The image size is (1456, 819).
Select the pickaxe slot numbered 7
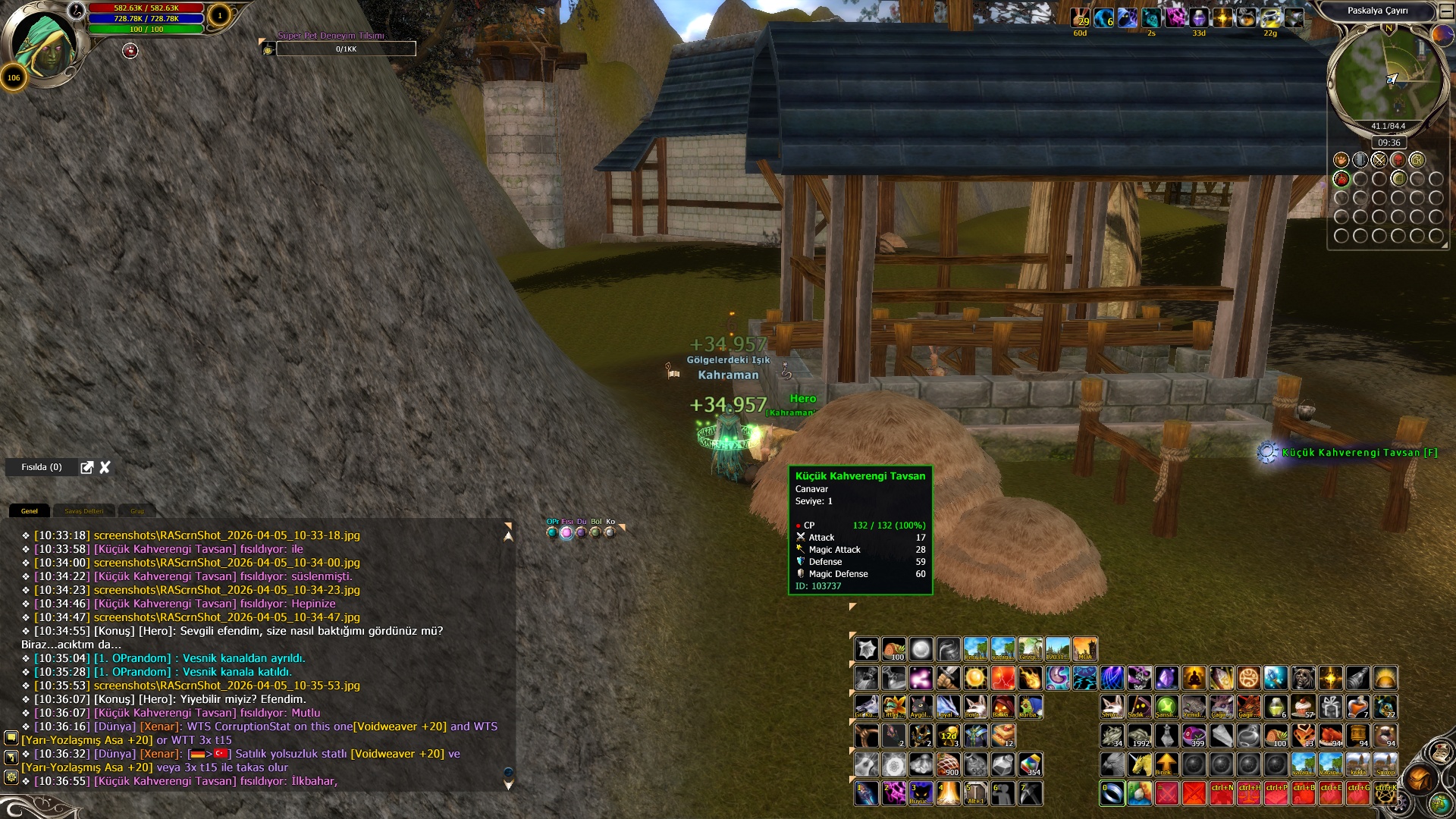1030,793
